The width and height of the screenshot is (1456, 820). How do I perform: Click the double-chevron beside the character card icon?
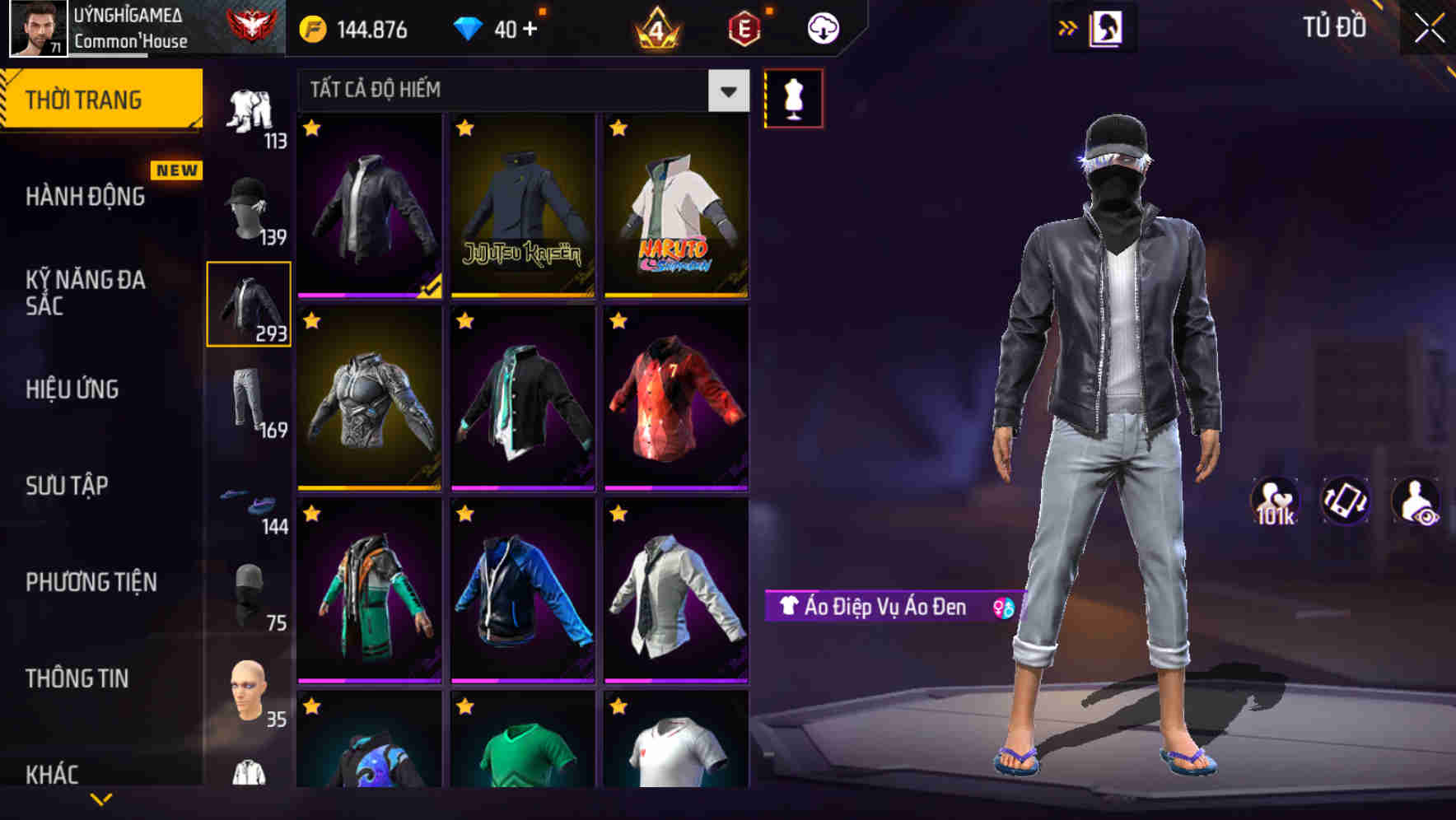tap(1068, 27)
